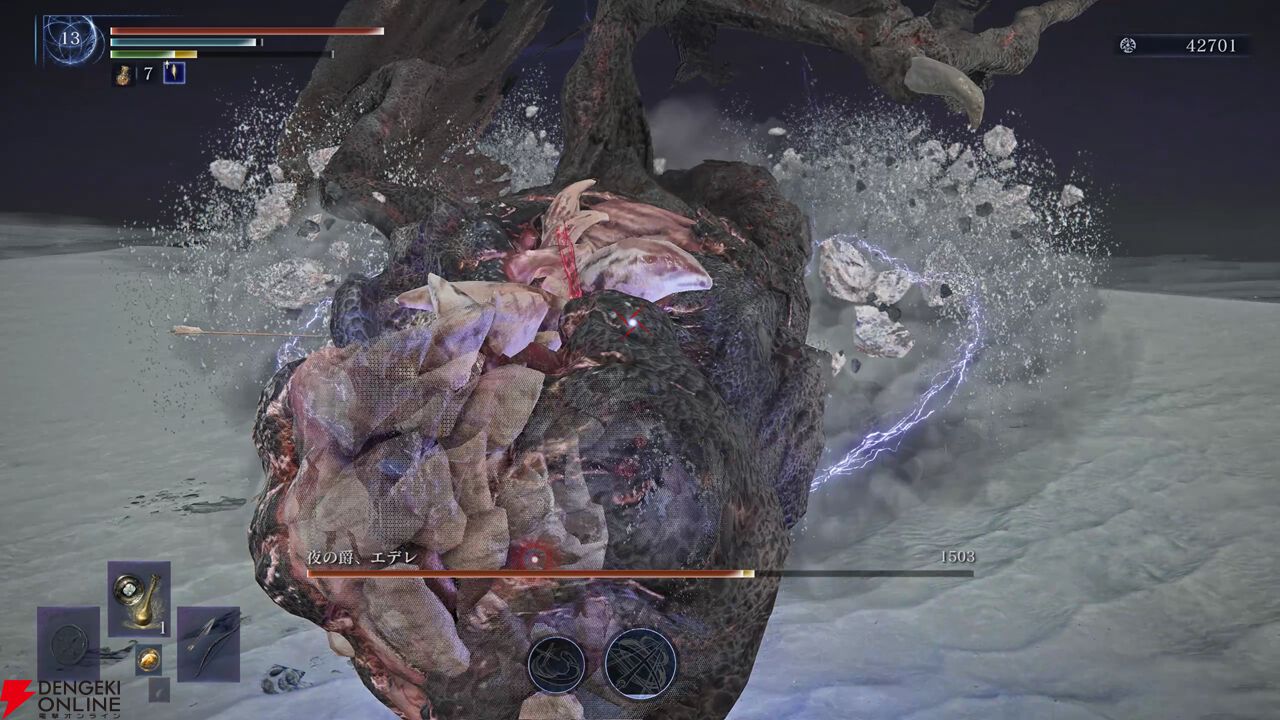Click the blue-framed status buff icon
Image resolution: width=1280 pixels, height=720 pixels.
[174, 73]
